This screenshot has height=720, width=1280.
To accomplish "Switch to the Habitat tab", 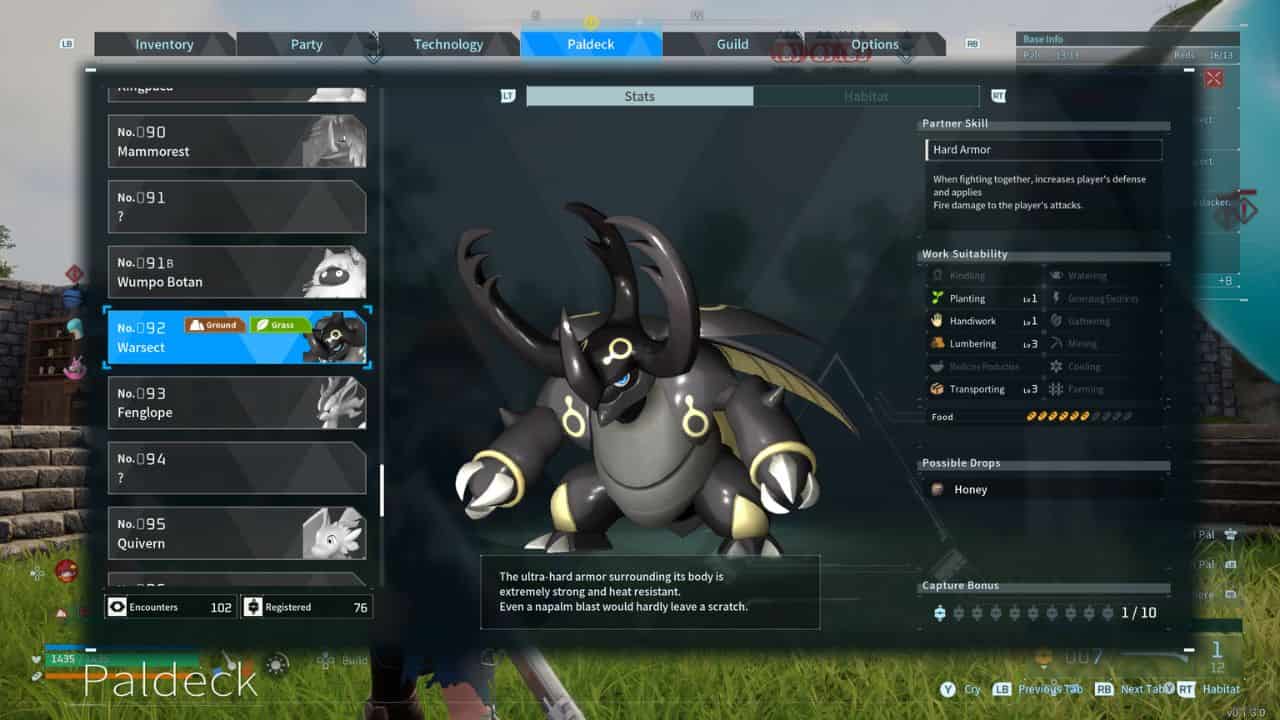I will [866, 96].
